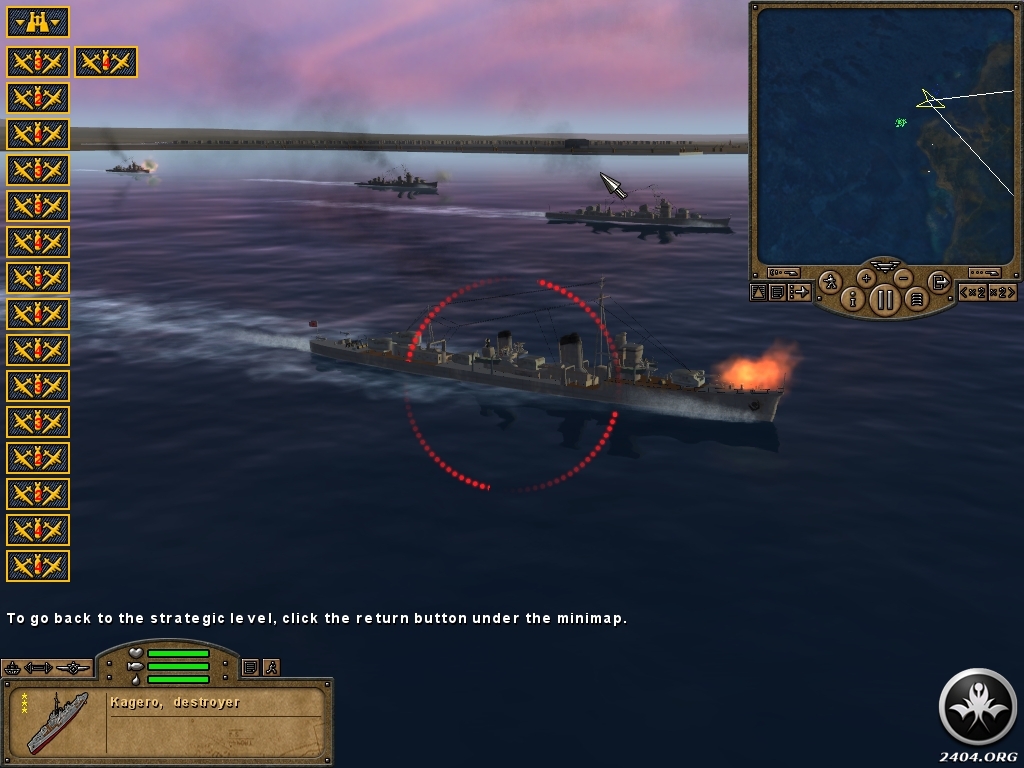Image resolution: width=1024 pixels, height=768 pixels.
Task: Click the return button under the minimap
Action: [x=939, y=282]
